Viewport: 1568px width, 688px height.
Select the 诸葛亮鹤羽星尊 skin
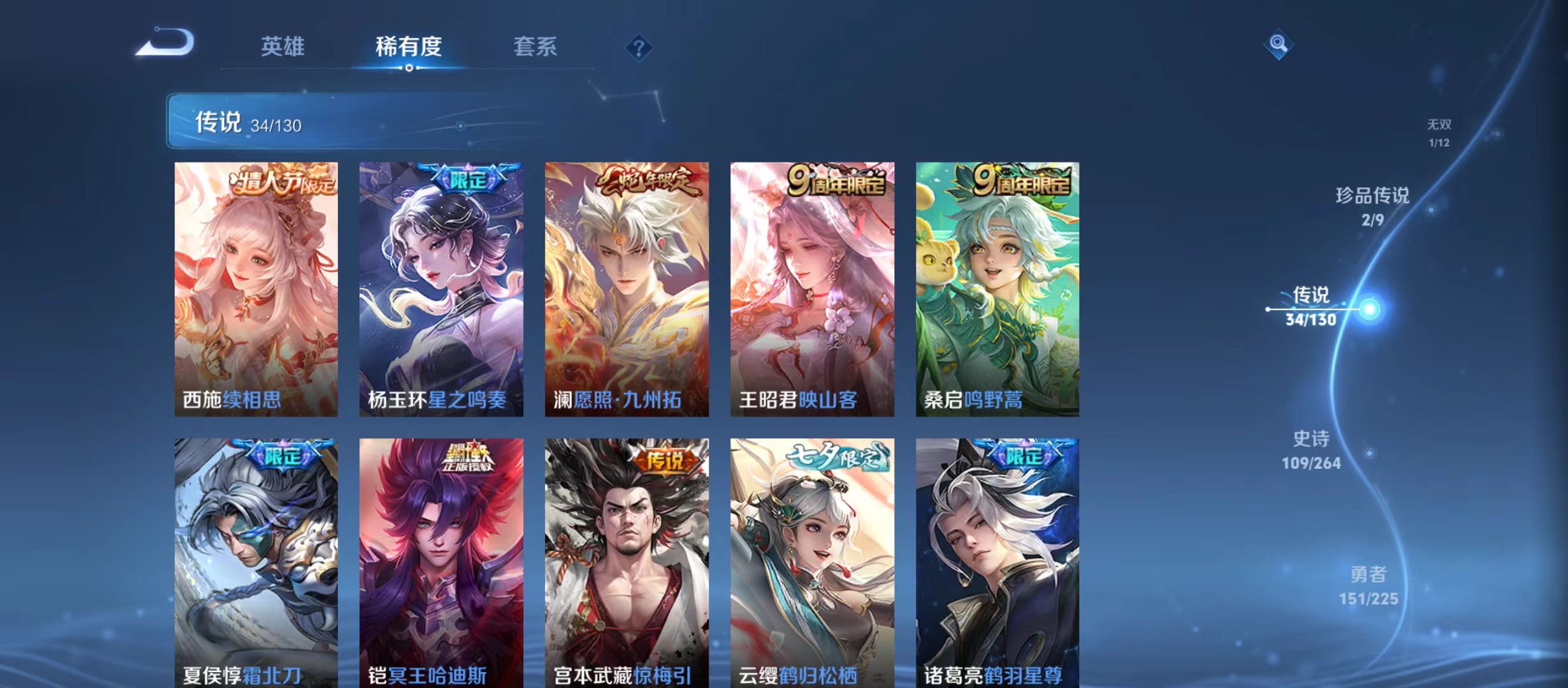(998, 561)
